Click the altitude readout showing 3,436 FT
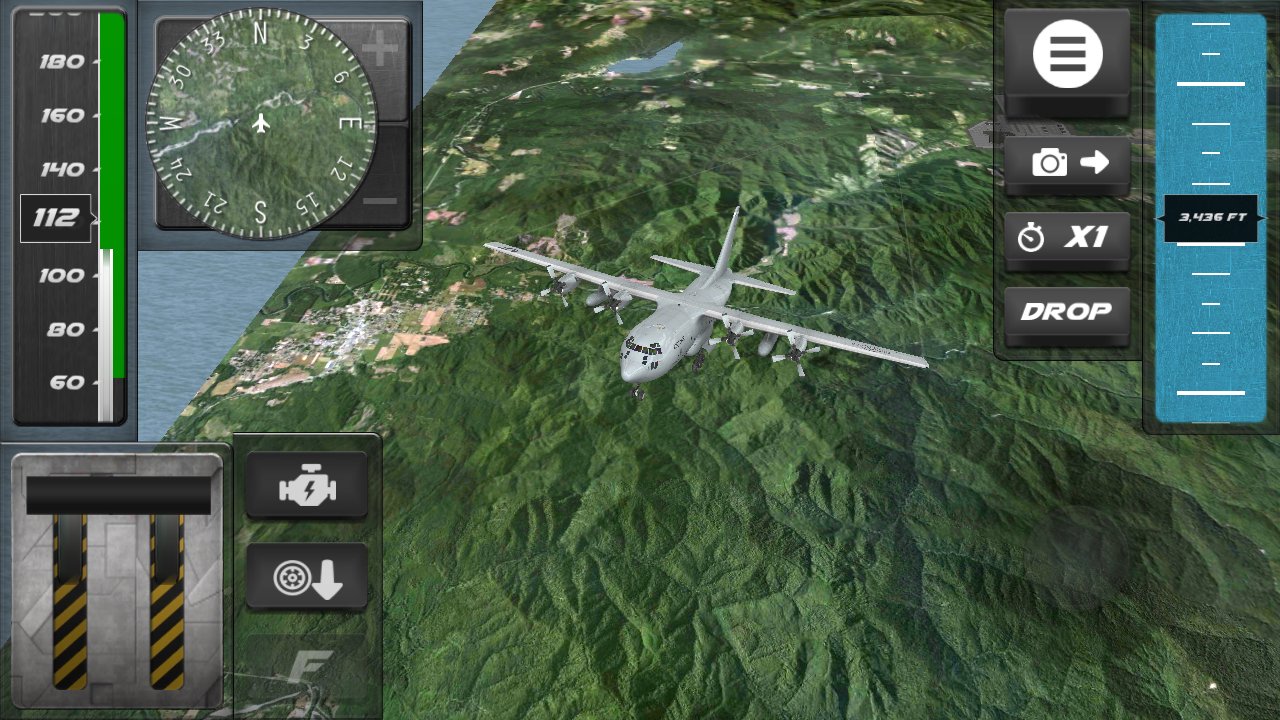 point(1210,218)
